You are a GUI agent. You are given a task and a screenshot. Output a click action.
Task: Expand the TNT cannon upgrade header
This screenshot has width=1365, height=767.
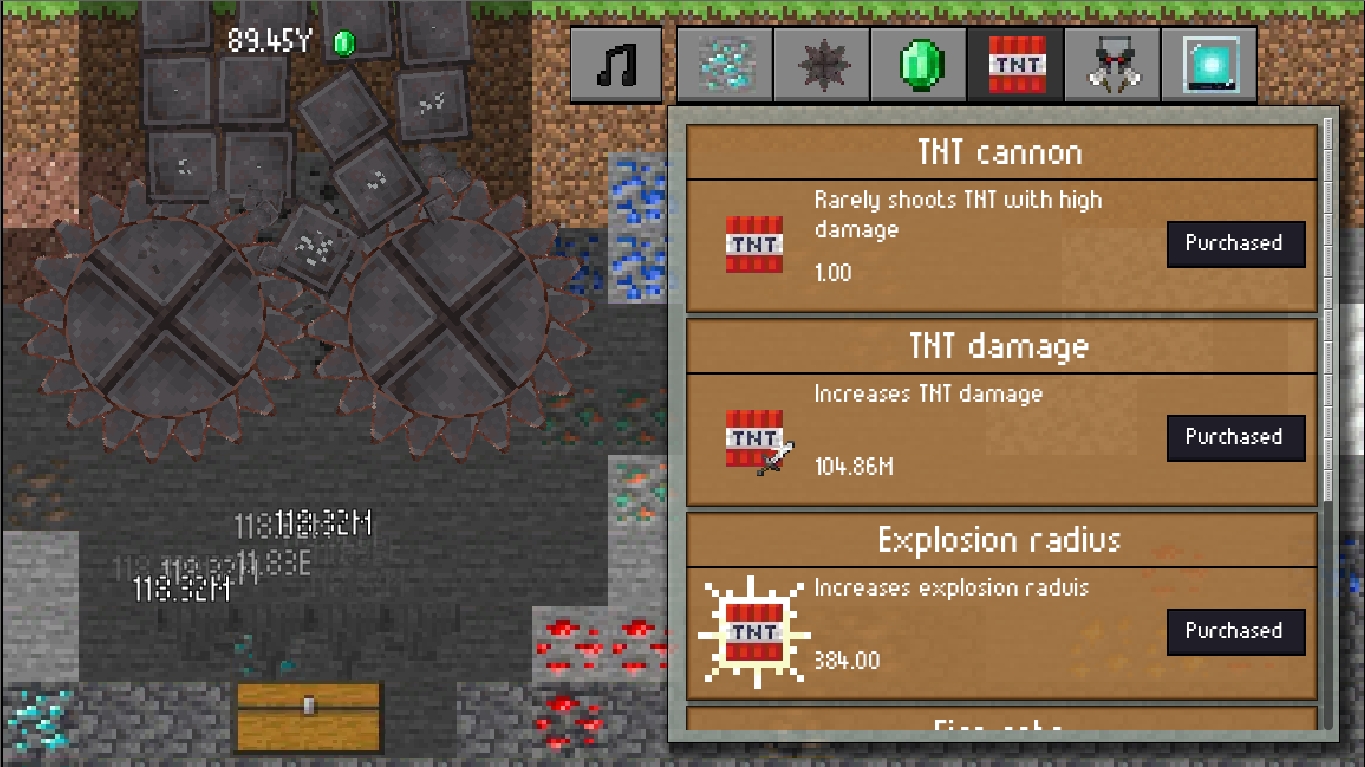point(1000,152)
